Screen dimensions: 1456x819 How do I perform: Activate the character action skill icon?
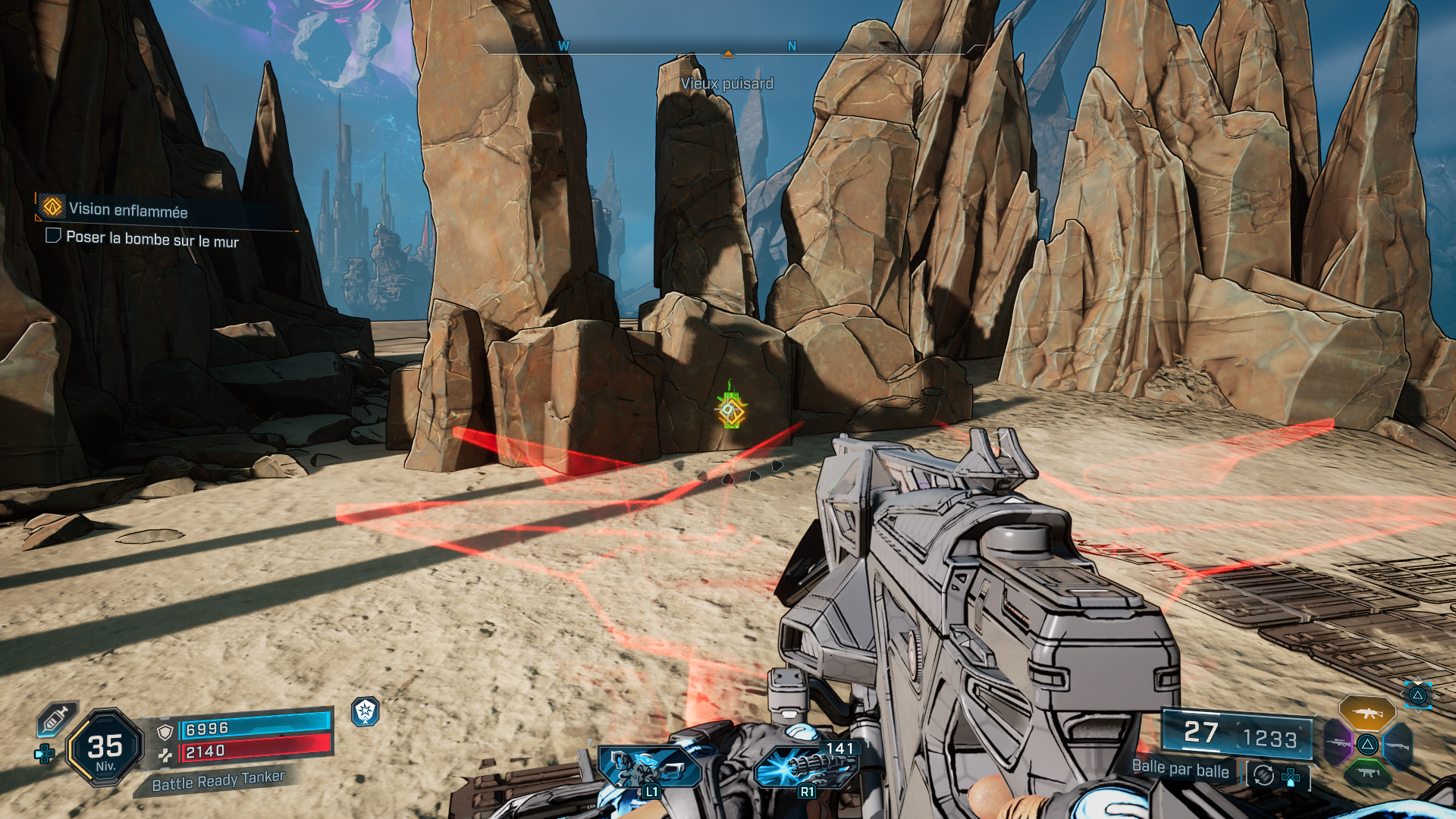648,767
